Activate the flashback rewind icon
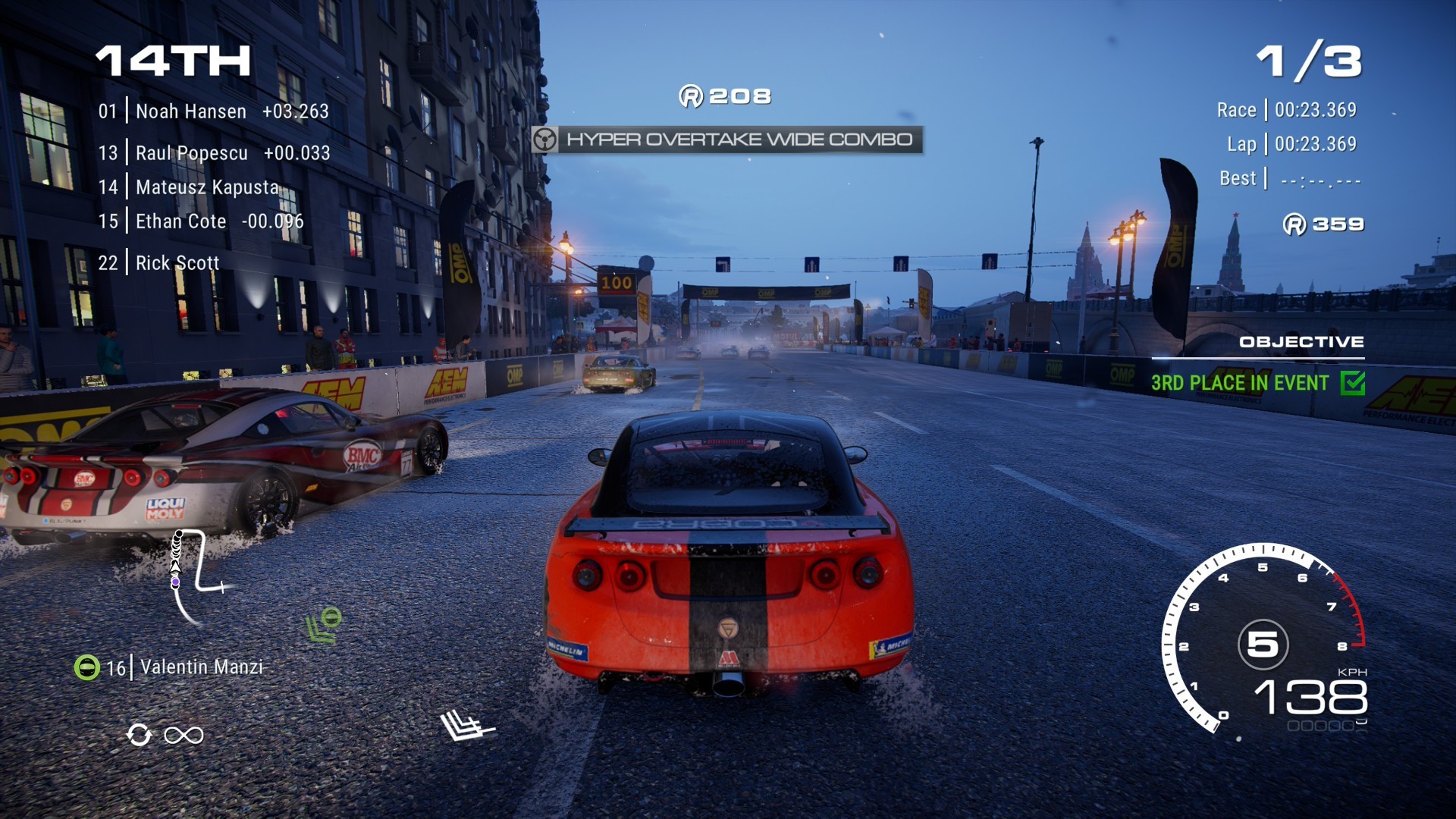The height and width of the screenshot is (819, 1456). coord(140,735)
